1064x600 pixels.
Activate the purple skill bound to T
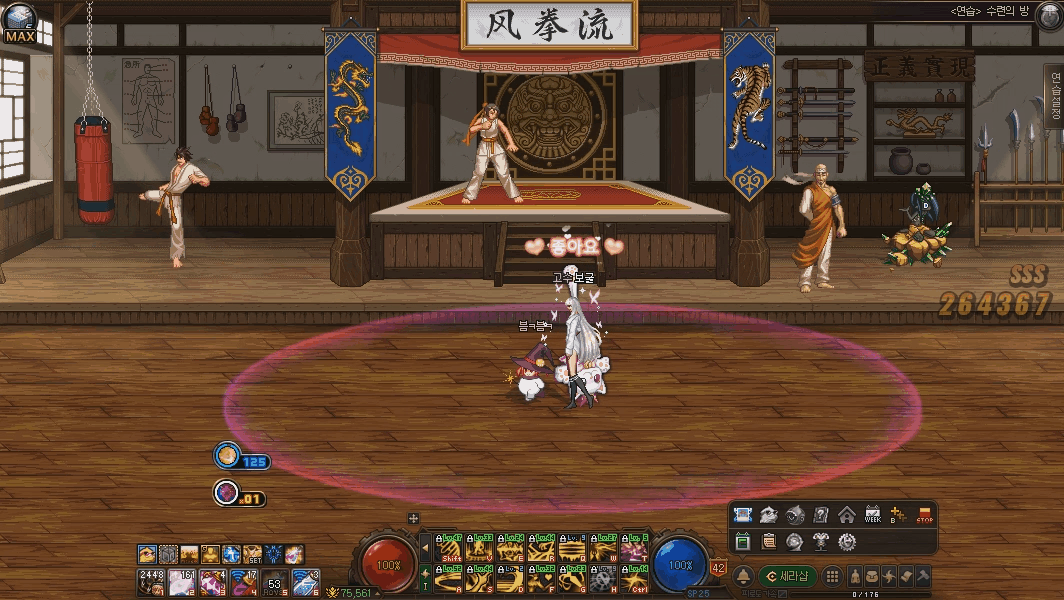pos(634,548)
